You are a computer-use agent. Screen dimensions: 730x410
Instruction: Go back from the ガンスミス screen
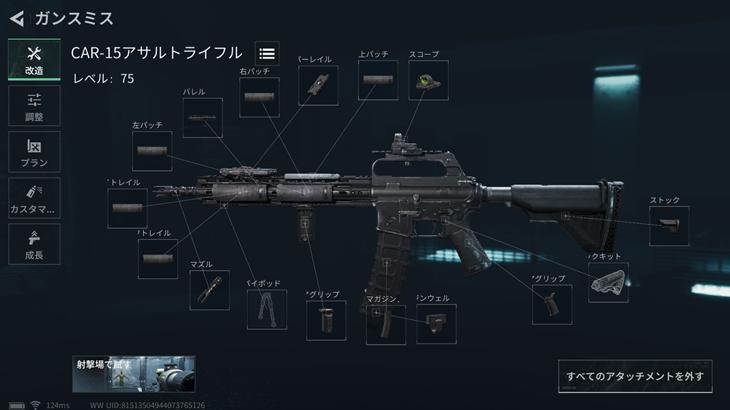[16, 18]
